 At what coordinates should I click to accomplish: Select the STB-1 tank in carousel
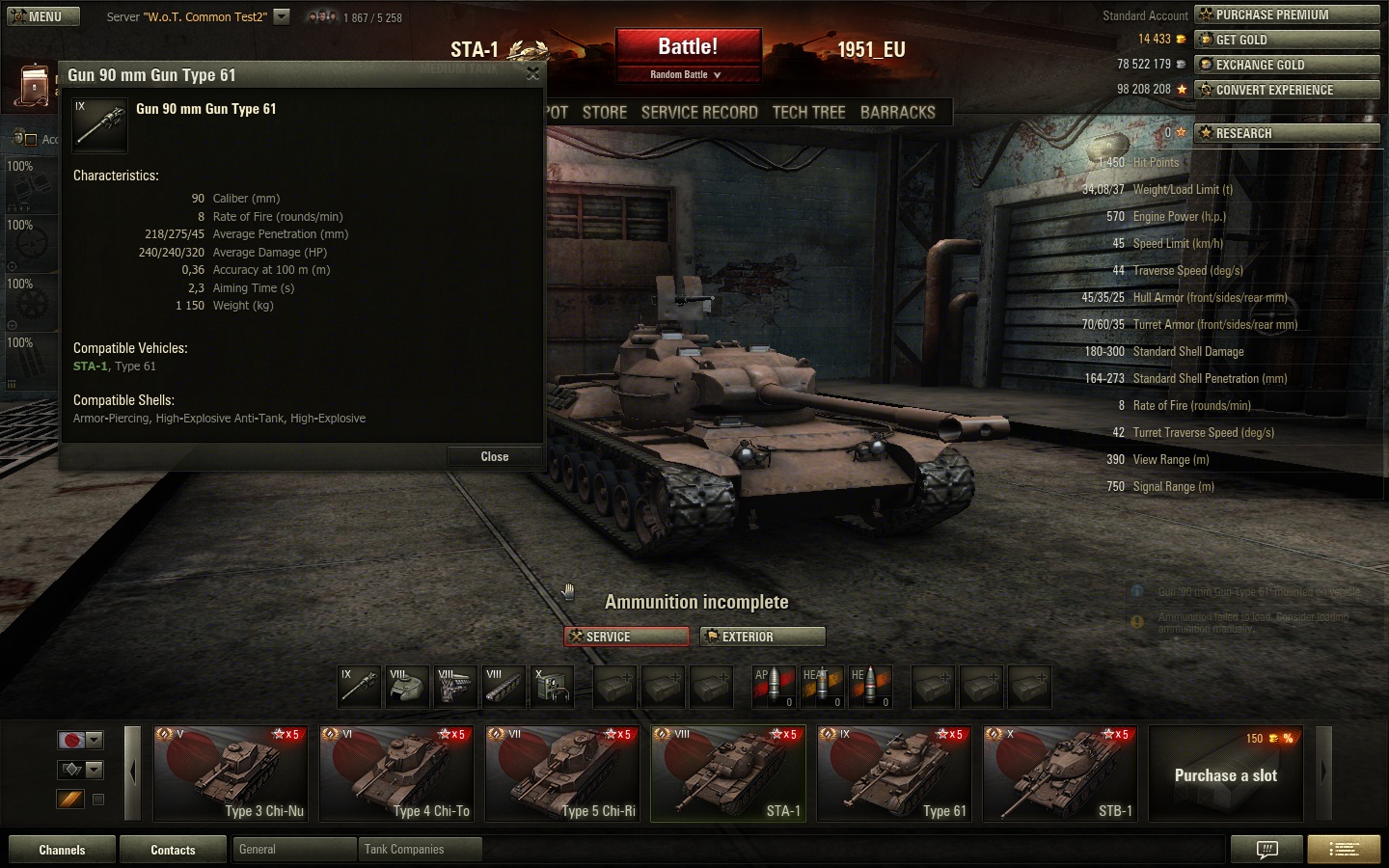click(x=1059, y=773)
